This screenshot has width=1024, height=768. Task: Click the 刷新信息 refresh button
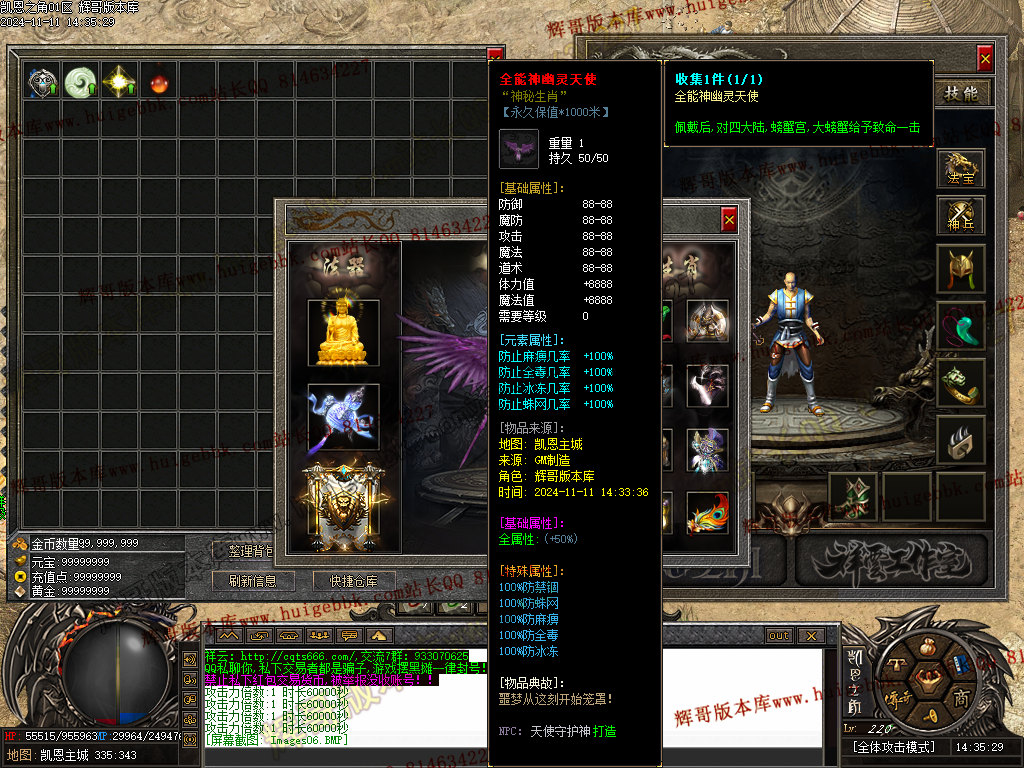point(252,581)
